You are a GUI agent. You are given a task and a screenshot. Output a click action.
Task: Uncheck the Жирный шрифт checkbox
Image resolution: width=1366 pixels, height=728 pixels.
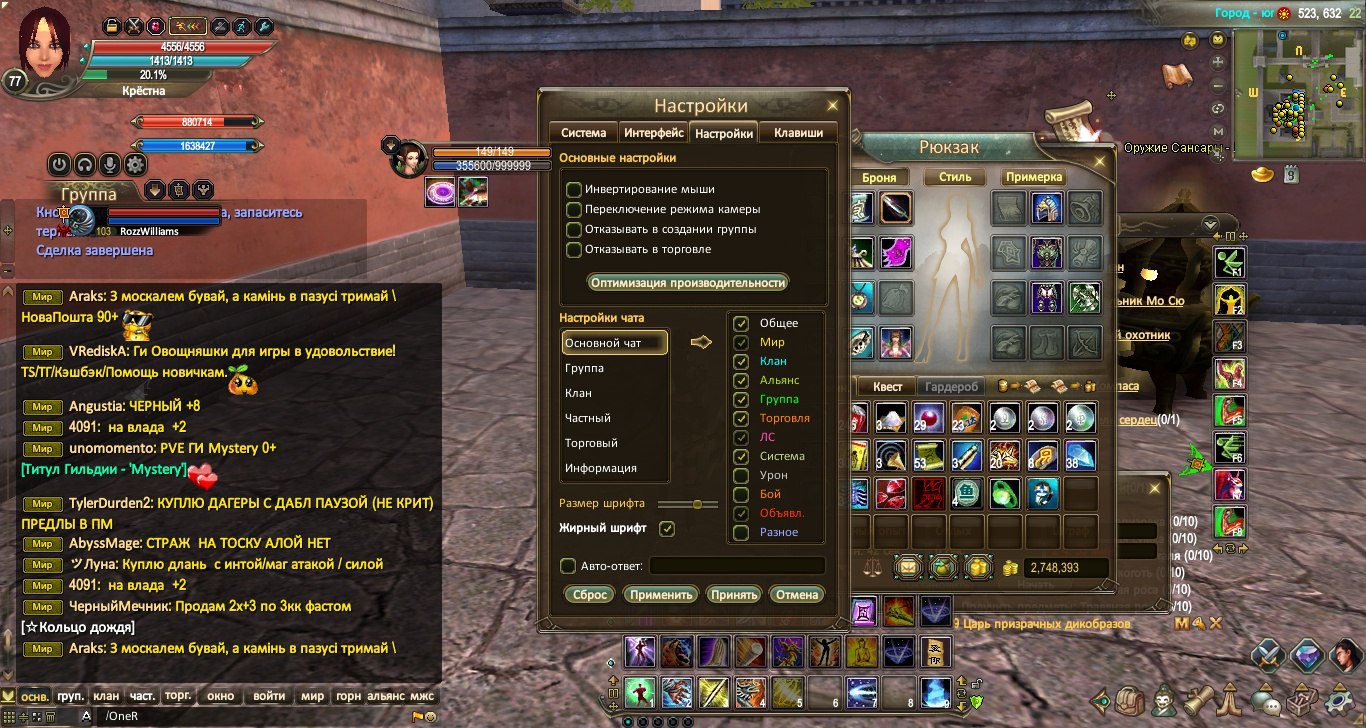[x=667, y=528]
